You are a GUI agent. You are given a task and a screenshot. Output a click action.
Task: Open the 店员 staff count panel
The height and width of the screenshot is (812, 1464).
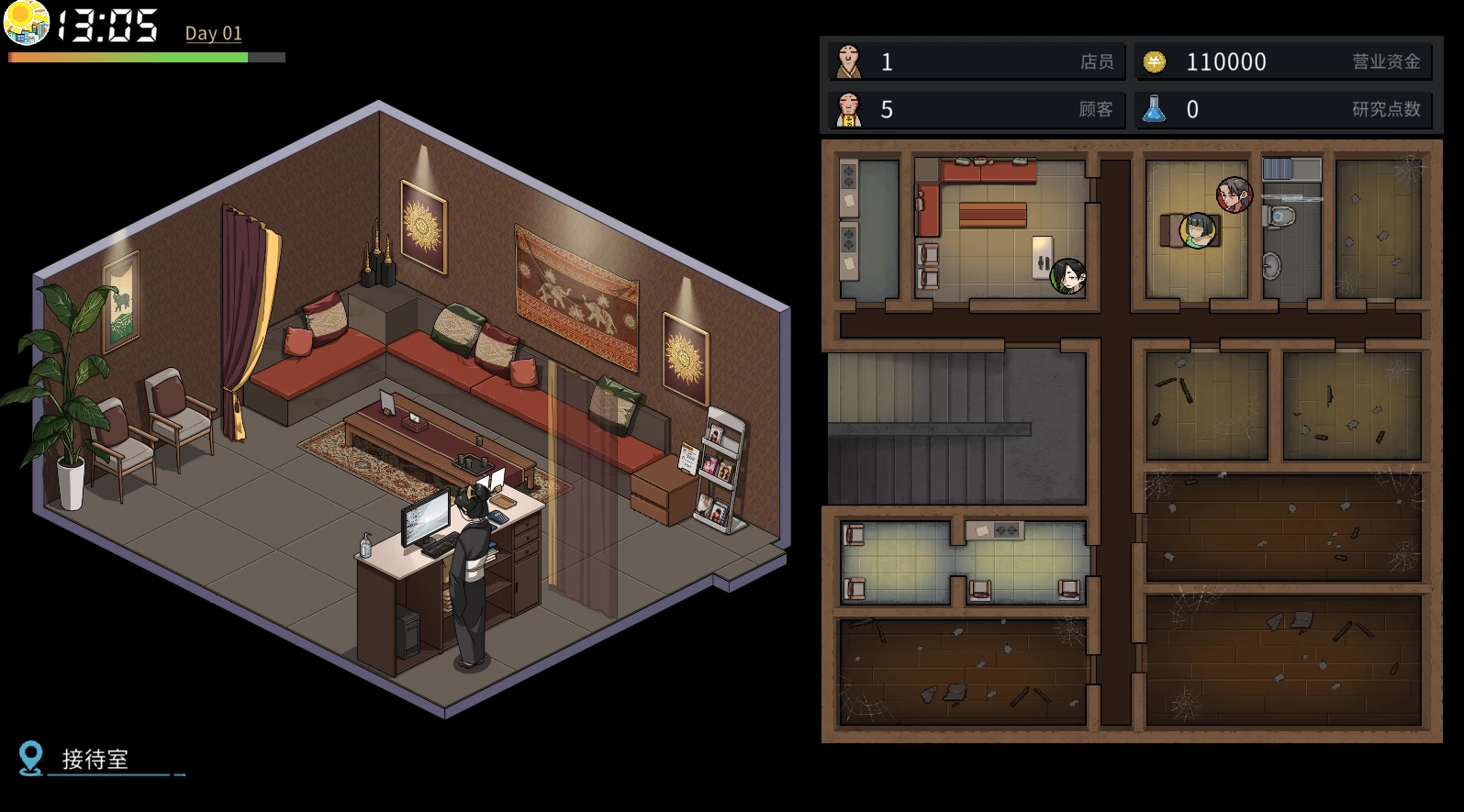977,61
